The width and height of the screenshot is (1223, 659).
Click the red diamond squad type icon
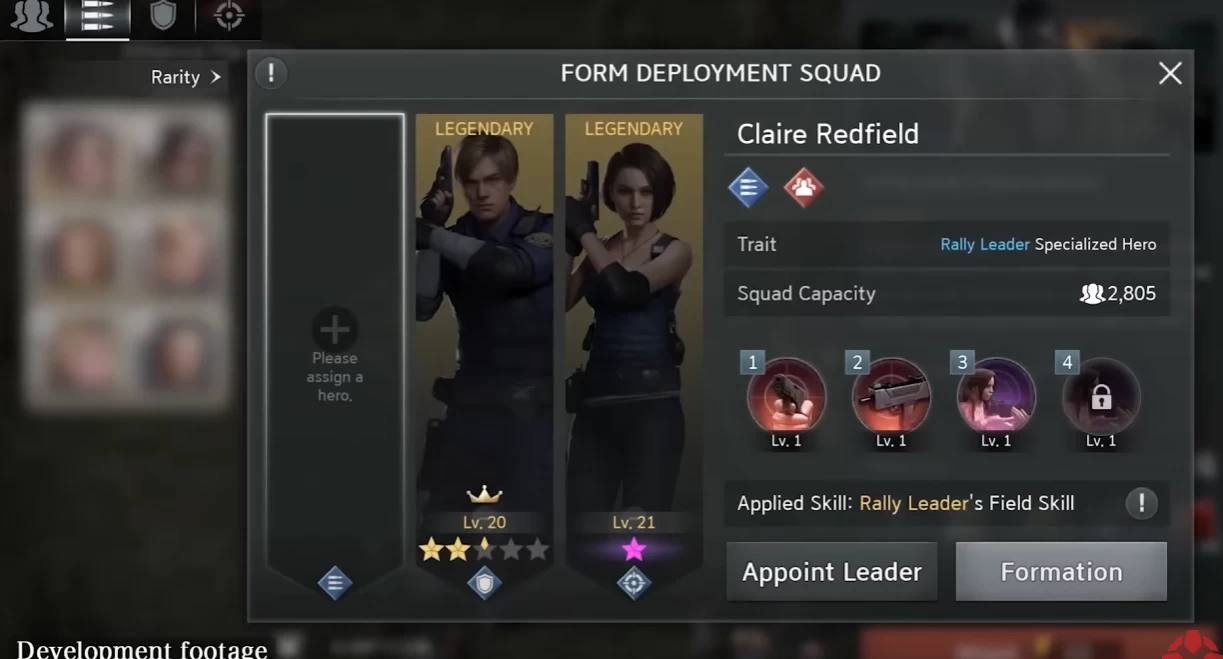803,187
